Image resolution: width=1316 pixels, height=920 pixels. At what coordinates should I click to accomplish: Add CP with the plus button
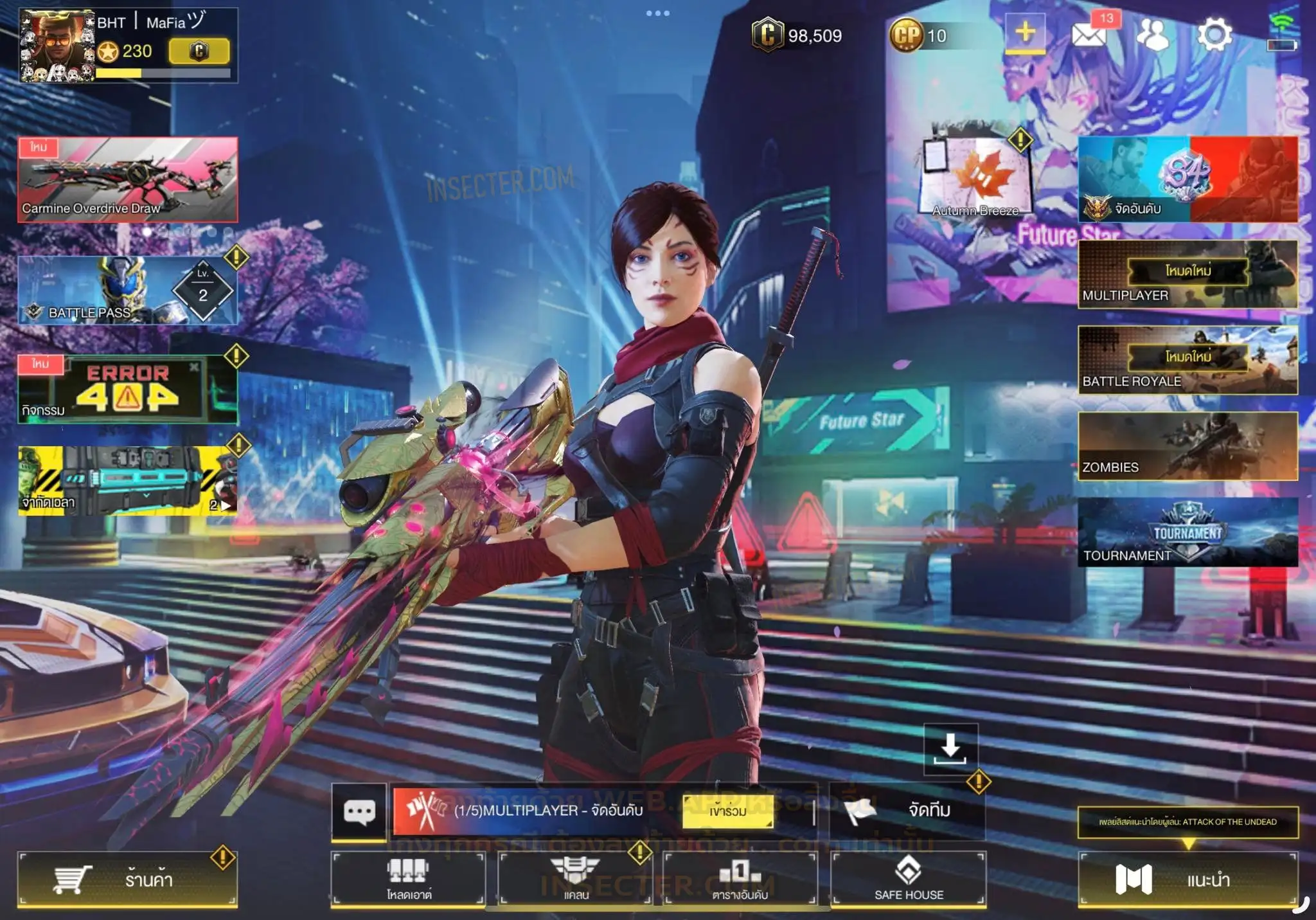point(1025,32)
